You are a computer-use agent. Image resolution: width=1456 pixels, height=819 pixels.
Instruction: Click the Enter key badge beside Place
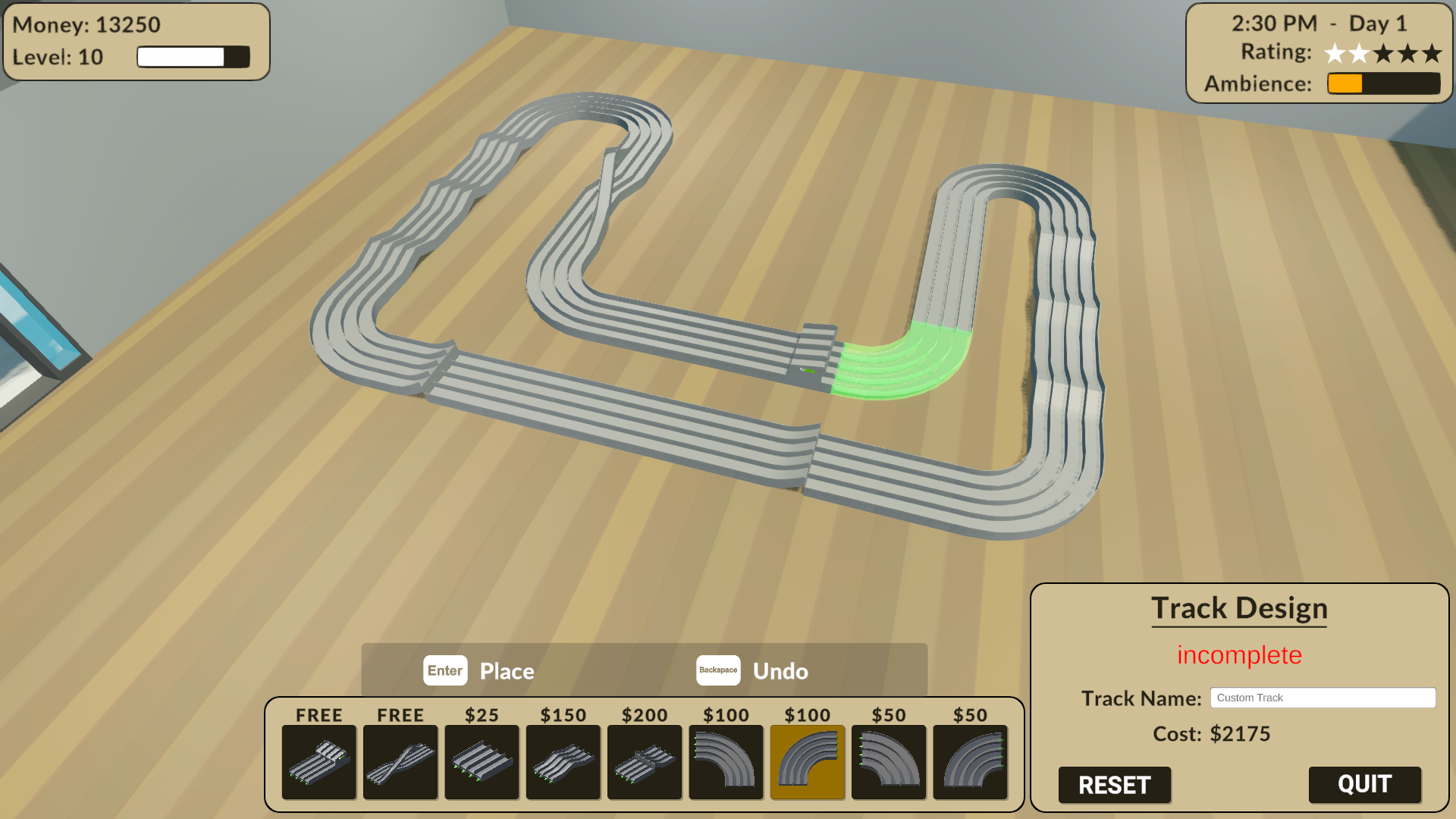(445, 670)
